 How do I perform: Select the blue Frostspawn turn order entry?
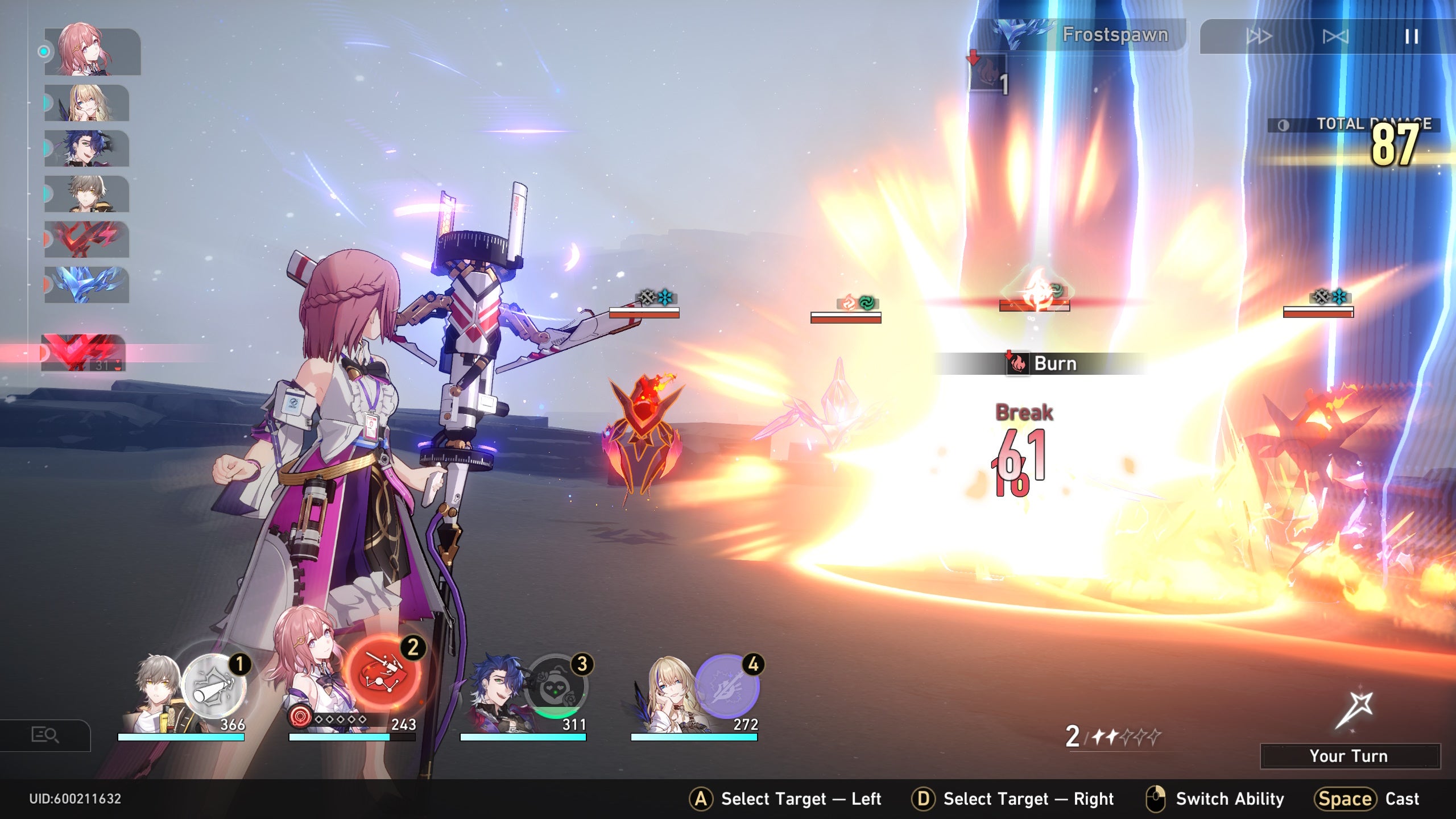click(x=86, y=285)
